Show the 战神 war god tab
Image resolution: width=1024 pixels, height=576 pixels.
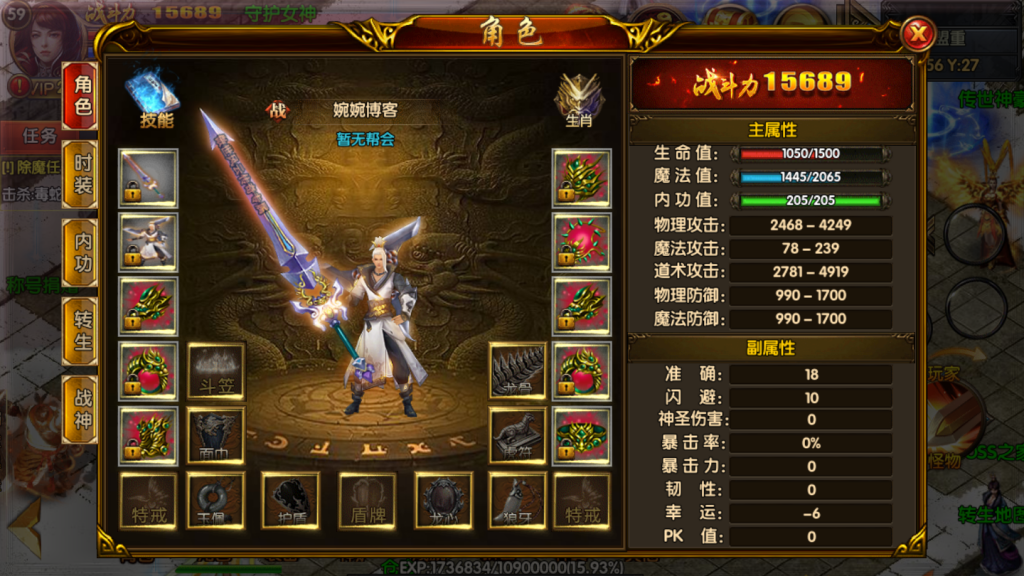(x=81, y=407)
